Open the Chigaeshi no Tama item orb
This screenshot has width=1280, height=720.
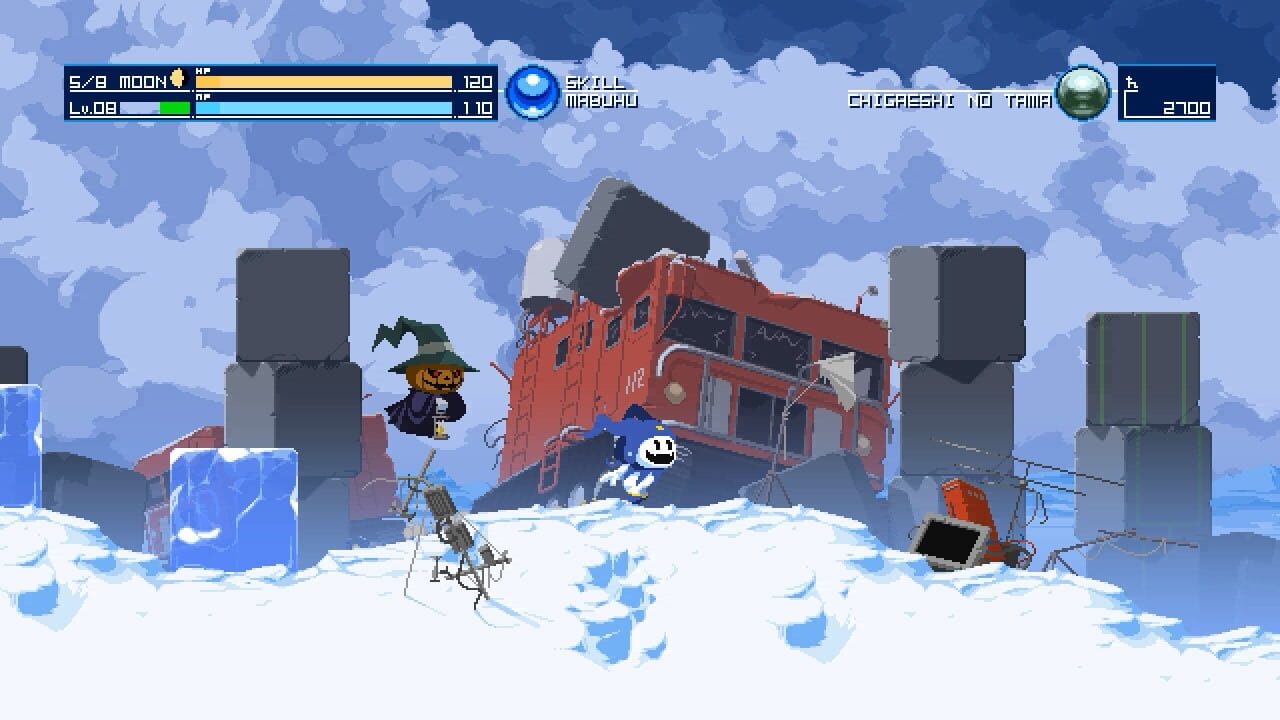(1083, 92)
